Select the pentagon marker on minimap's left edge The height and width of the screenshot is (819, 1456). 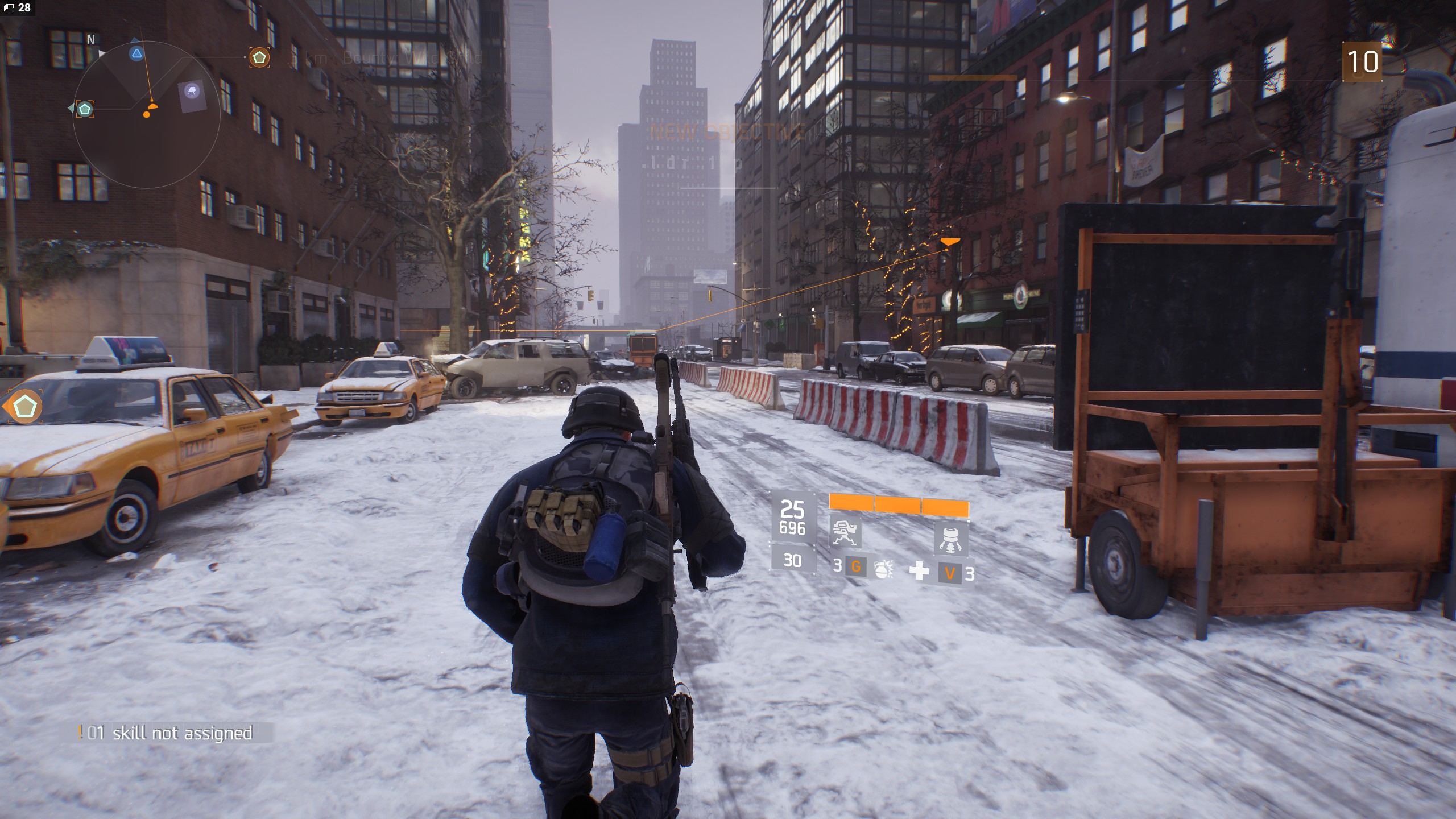click(x=85, y=109)
